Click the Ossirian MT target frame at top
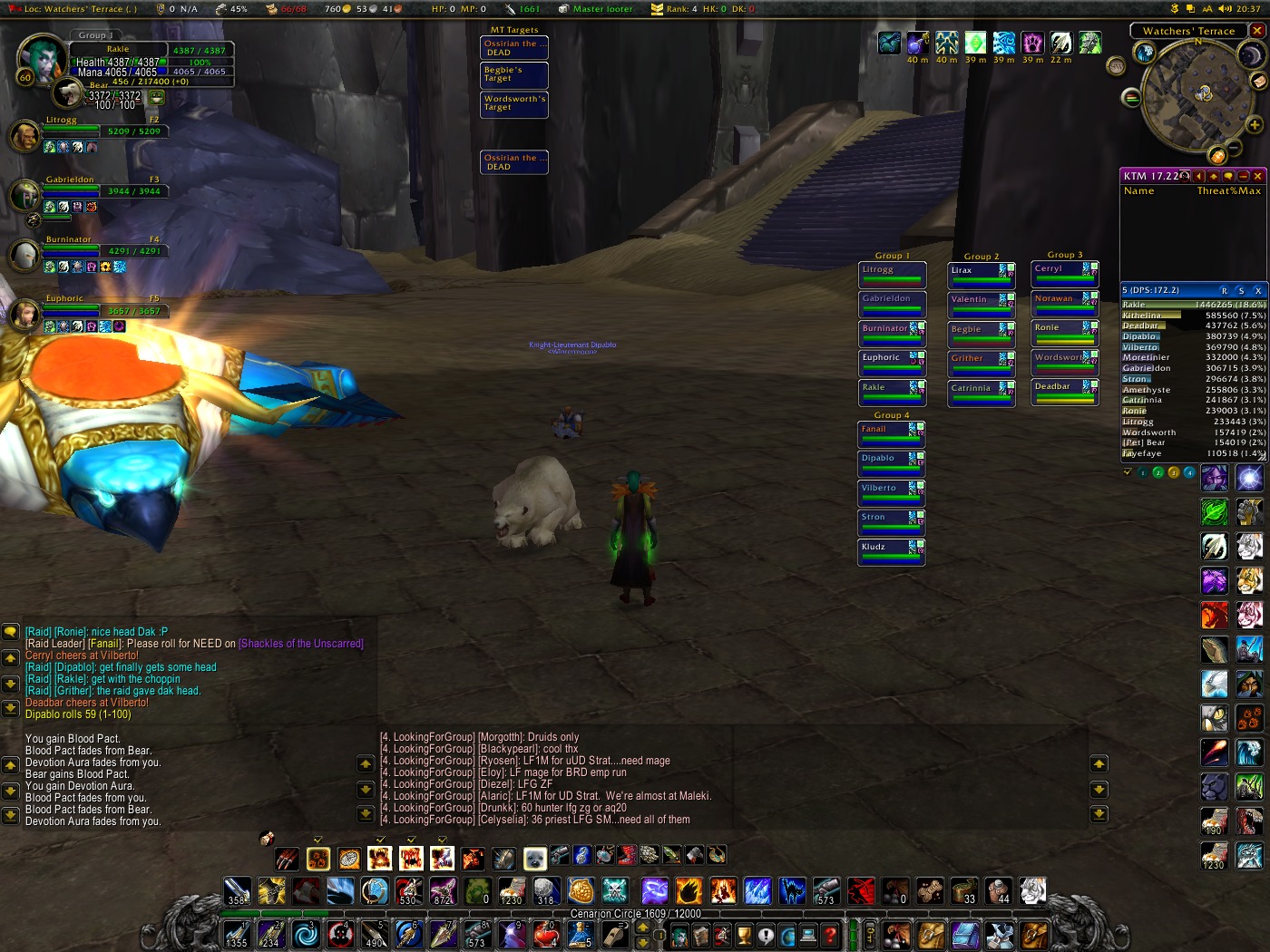 pos(514,48)
